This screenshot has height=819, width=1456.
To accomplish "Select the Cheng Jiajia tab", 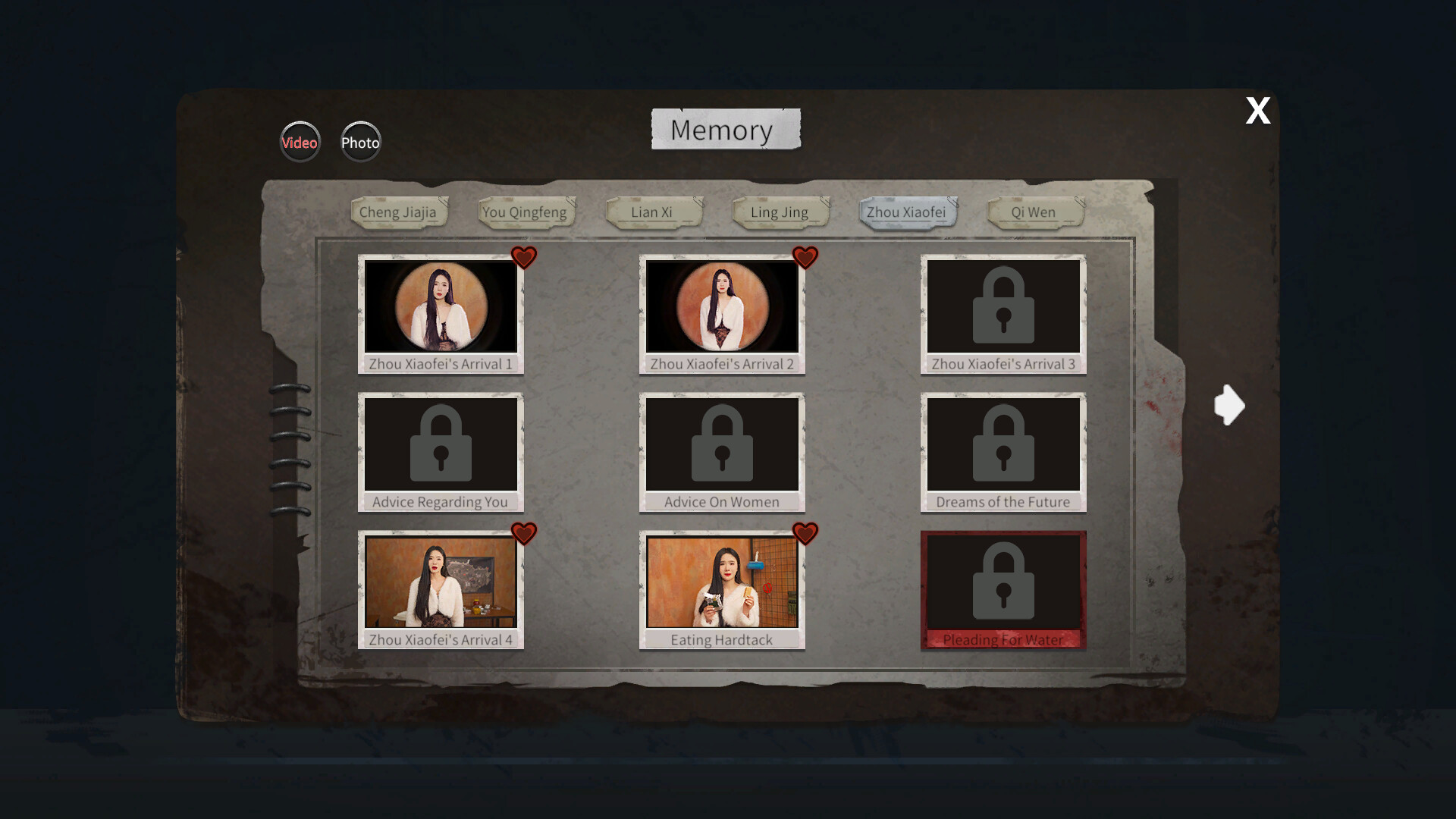I will pos(400,212).
